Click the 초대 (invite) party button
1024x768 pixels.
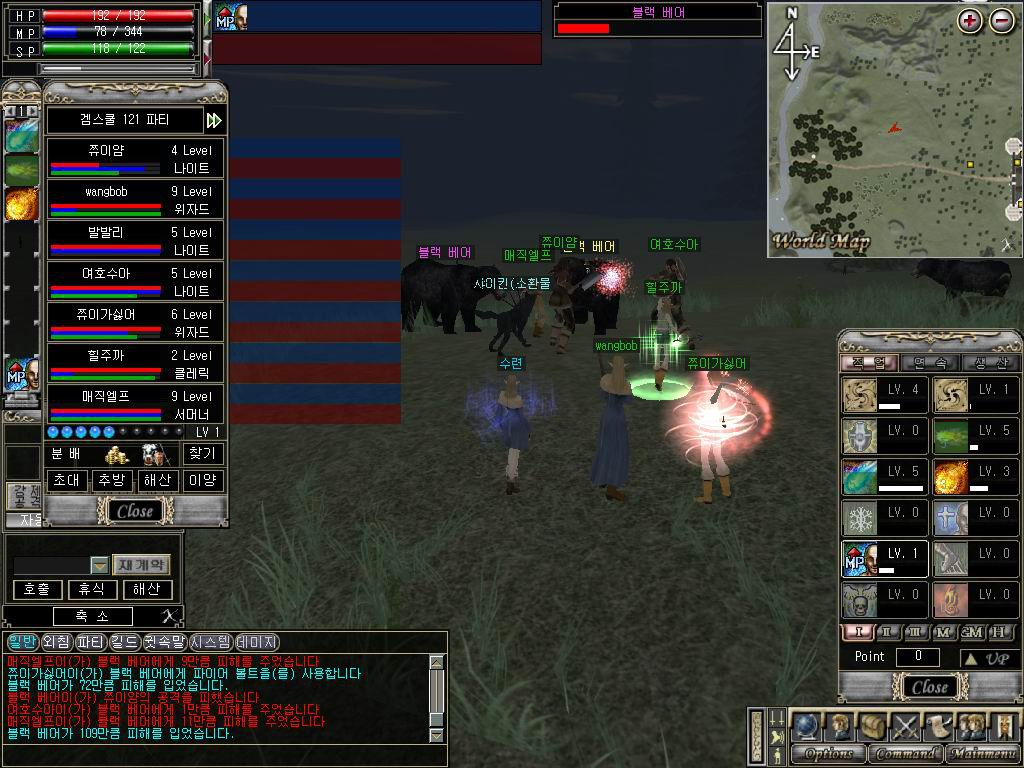65,480
